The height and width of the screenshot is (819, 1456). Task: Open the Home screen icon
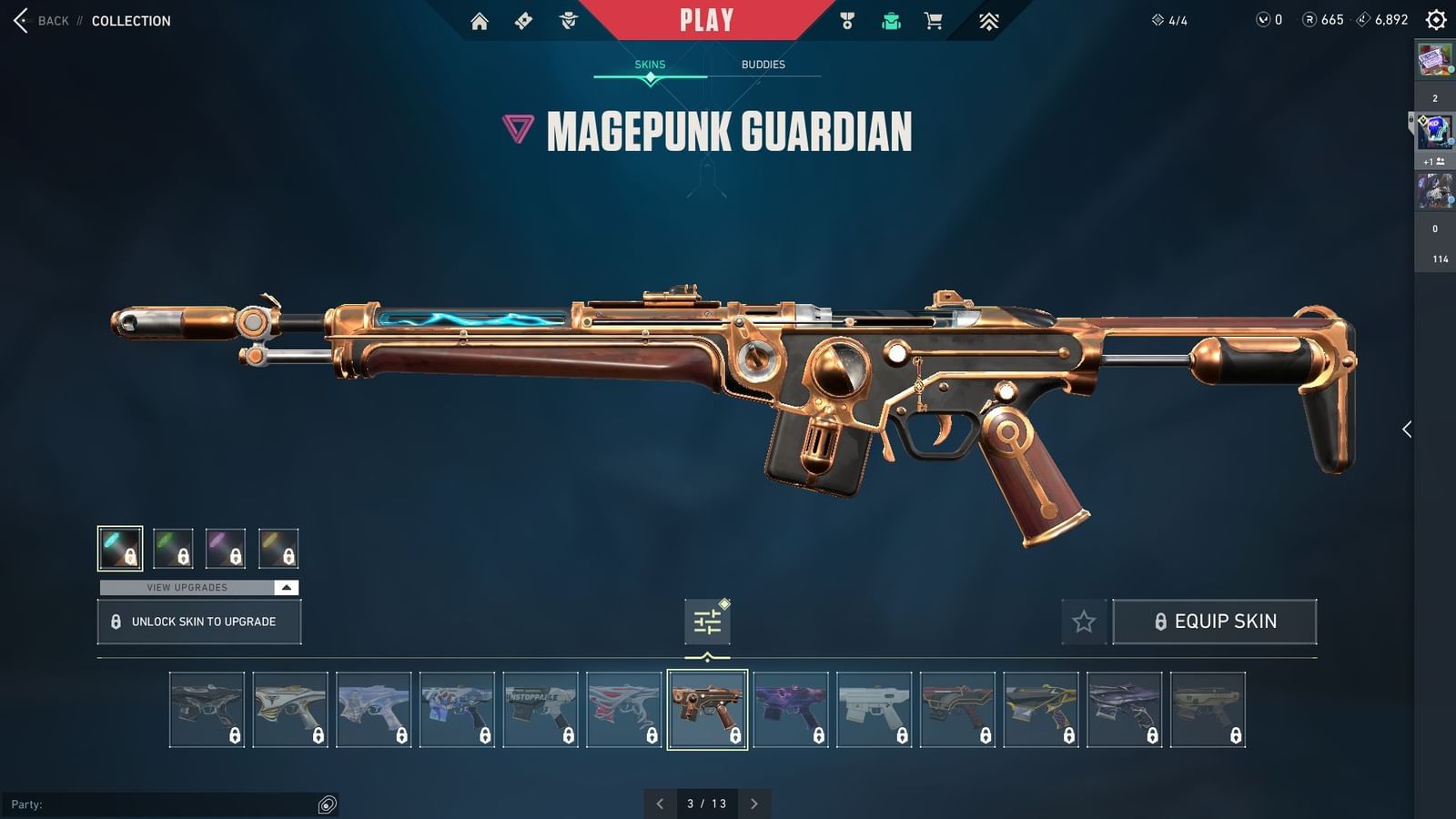coord(480,20)
